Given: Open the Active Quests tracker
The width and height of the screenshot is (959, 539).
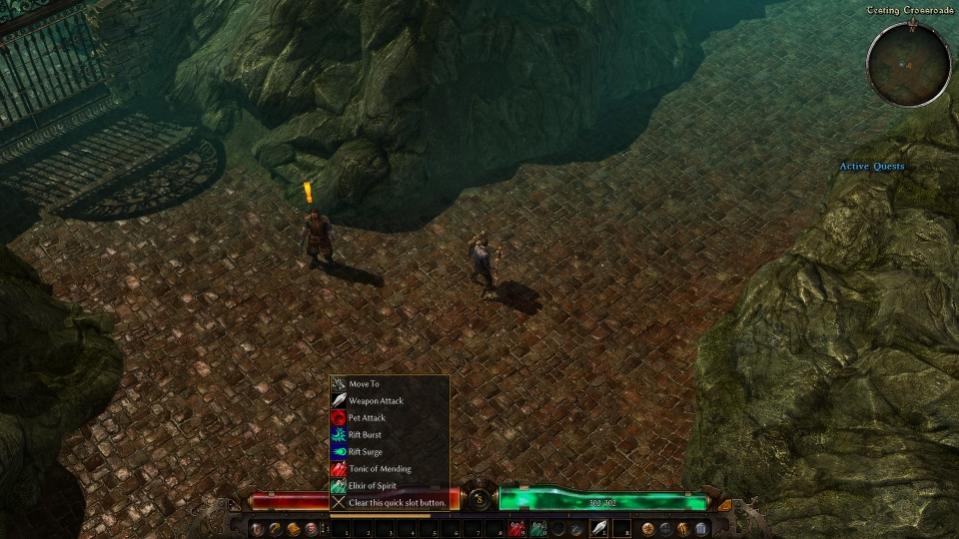Looking at the screenshot, I should (871, 167).
